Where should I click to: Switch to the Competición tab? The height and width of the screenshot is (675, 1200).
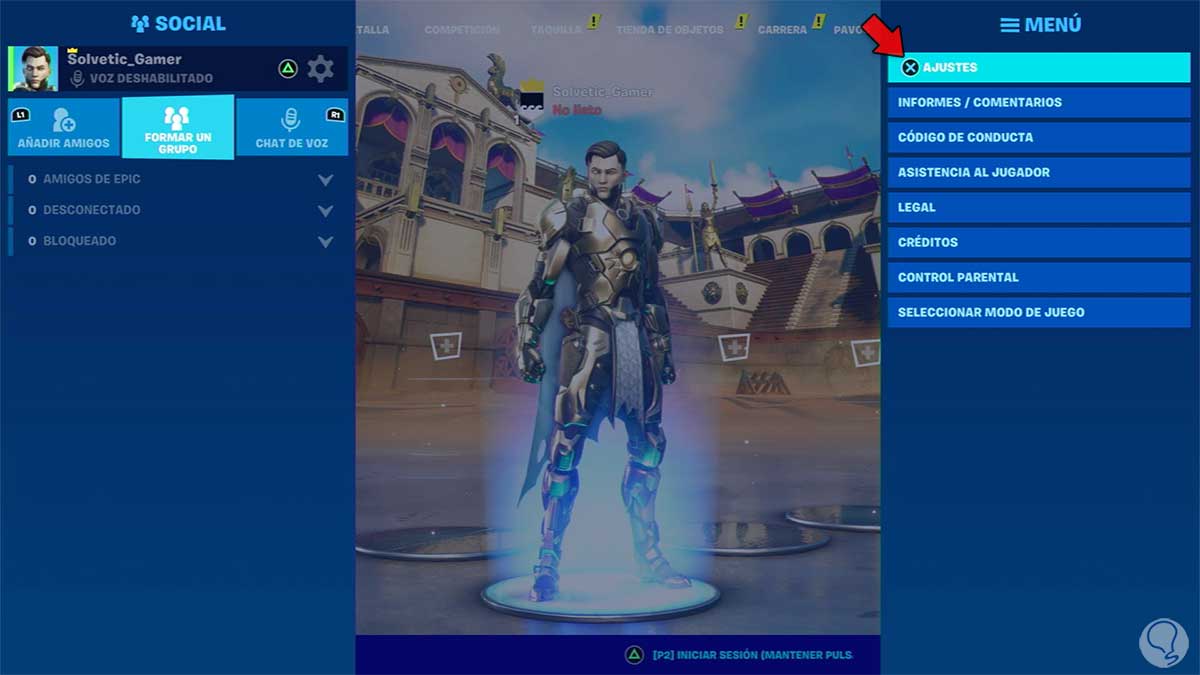[461, 30]
